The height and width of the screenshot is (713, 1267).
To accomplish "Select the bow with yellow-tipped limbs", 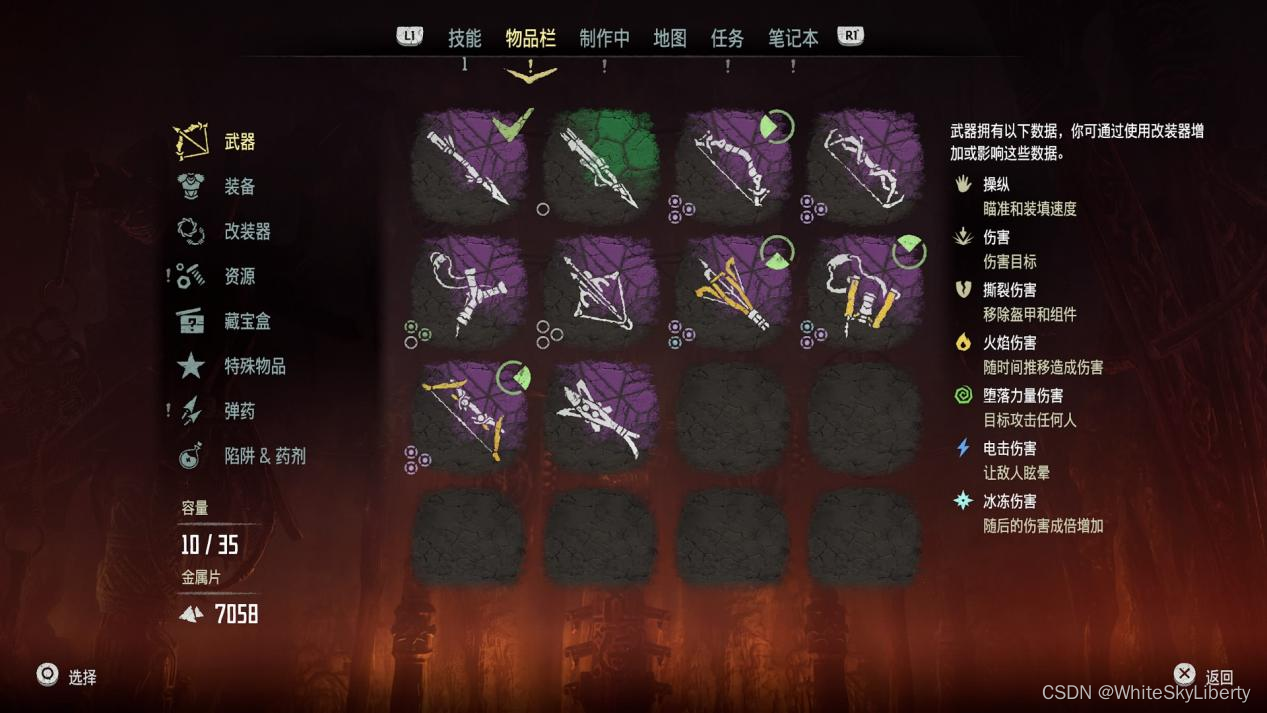I will [x=469, y=417].
